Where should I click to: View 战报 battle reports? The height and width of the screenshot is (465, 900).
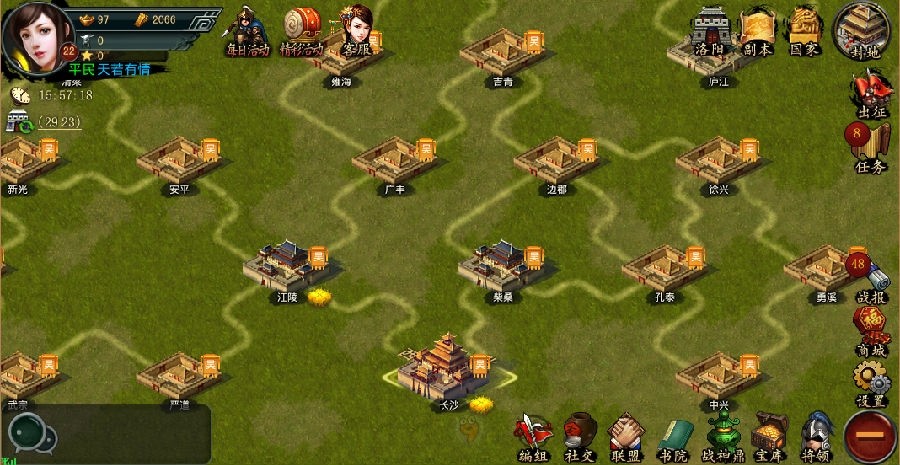click(x=870, y=278)
